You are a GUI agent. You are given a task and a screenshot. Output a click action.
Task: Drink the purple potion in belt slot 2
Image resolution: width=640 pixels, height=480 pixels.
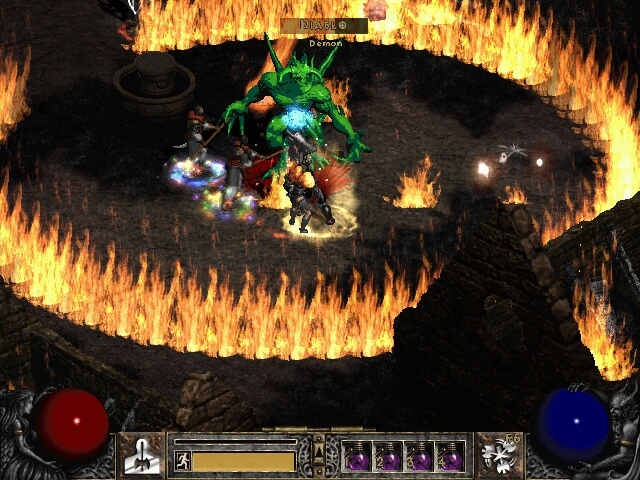click(x=388, y=458)
